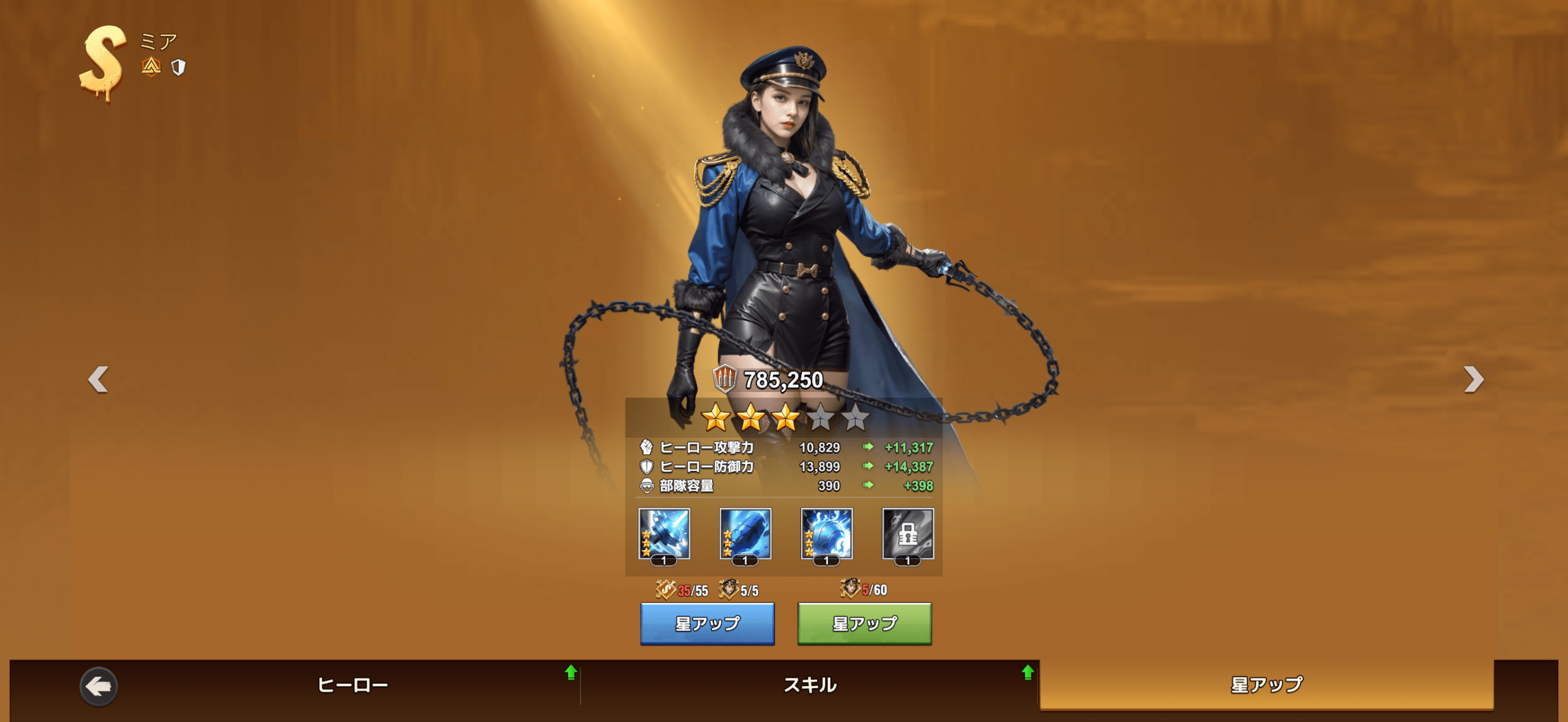Select the locked skill slot with padlock
This screenshot has height=722, width=1568.
[908, 534]
